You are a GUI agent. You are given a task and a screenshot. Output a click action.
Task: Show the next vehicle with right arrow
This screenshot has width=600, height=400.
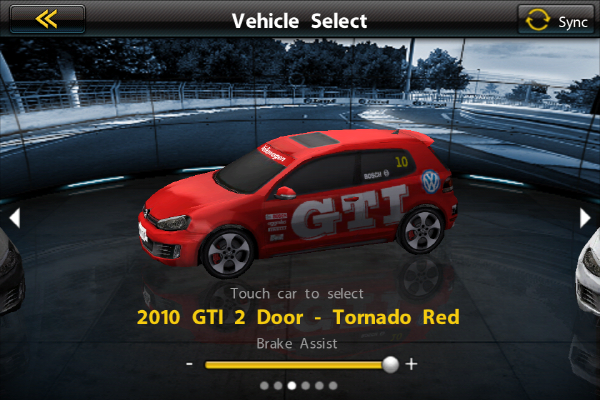click(586, 217)
